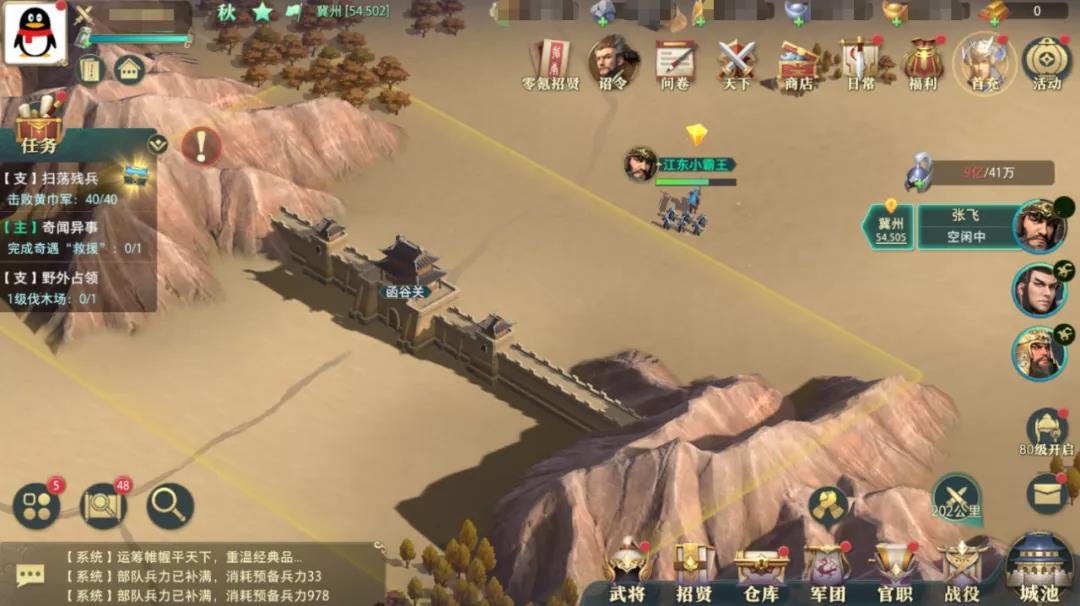Click the magnifying glass search button

[x=170, y=506]
